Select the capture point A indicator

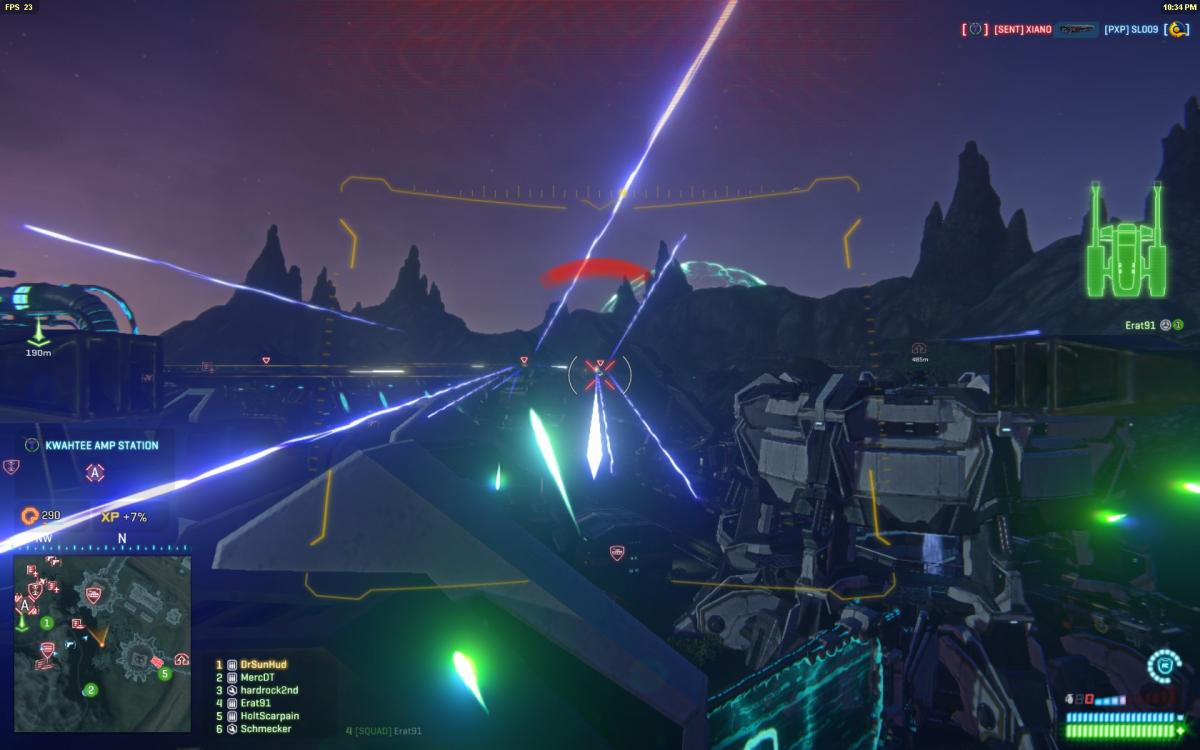tap(95, 473)
